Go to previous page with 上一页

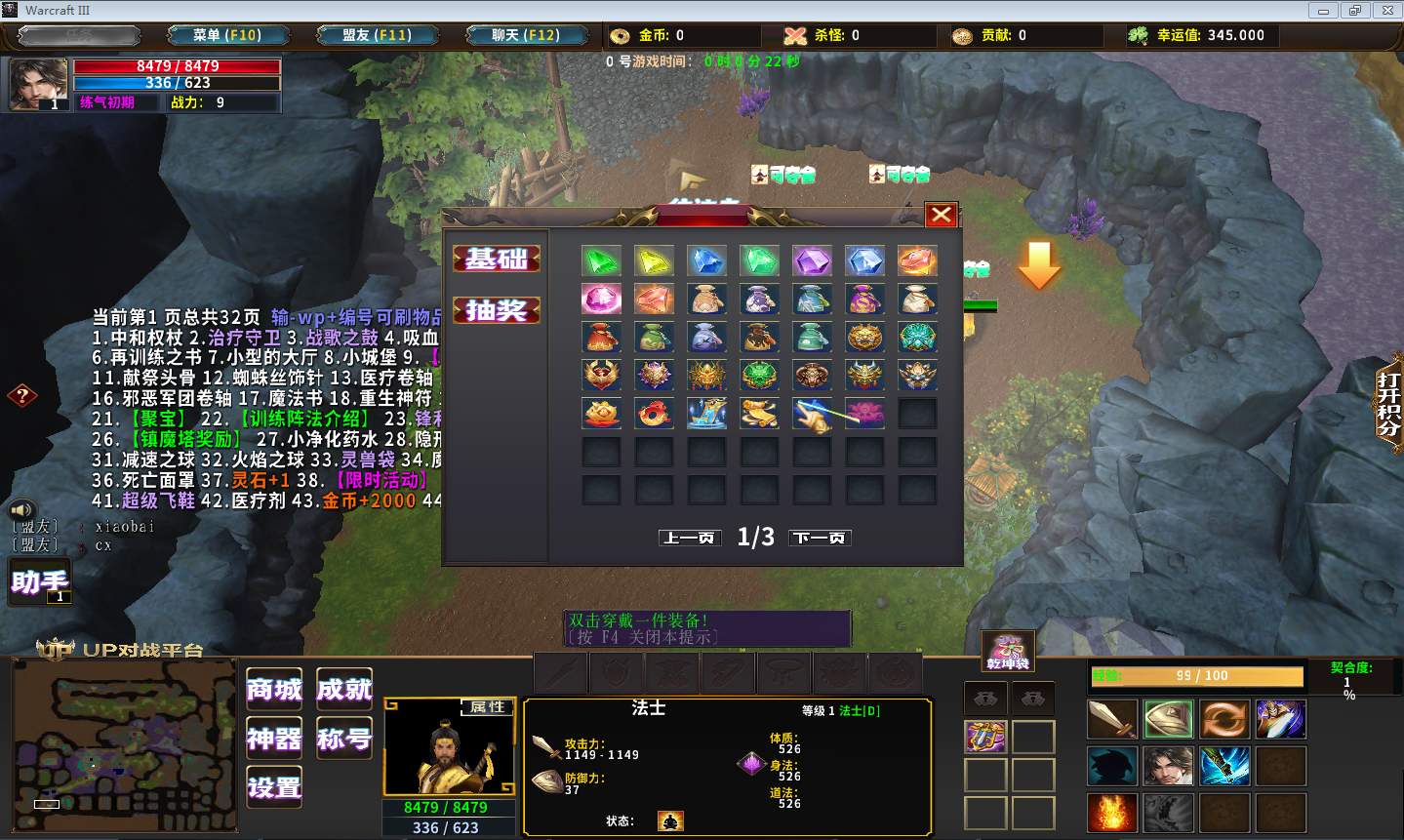pyautogui.click(x=691, y=538)
